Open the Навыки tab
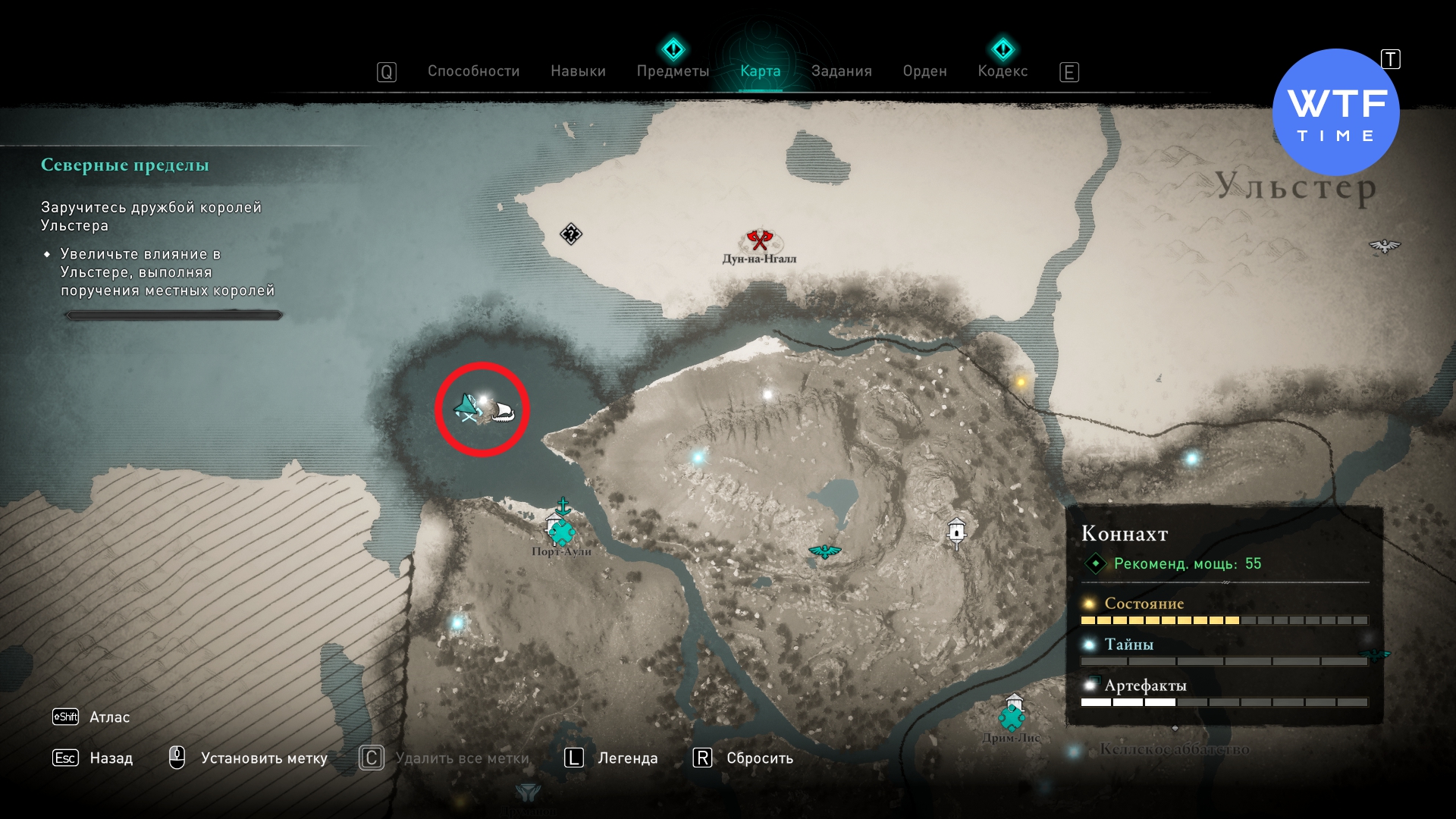 pos(578,71)
